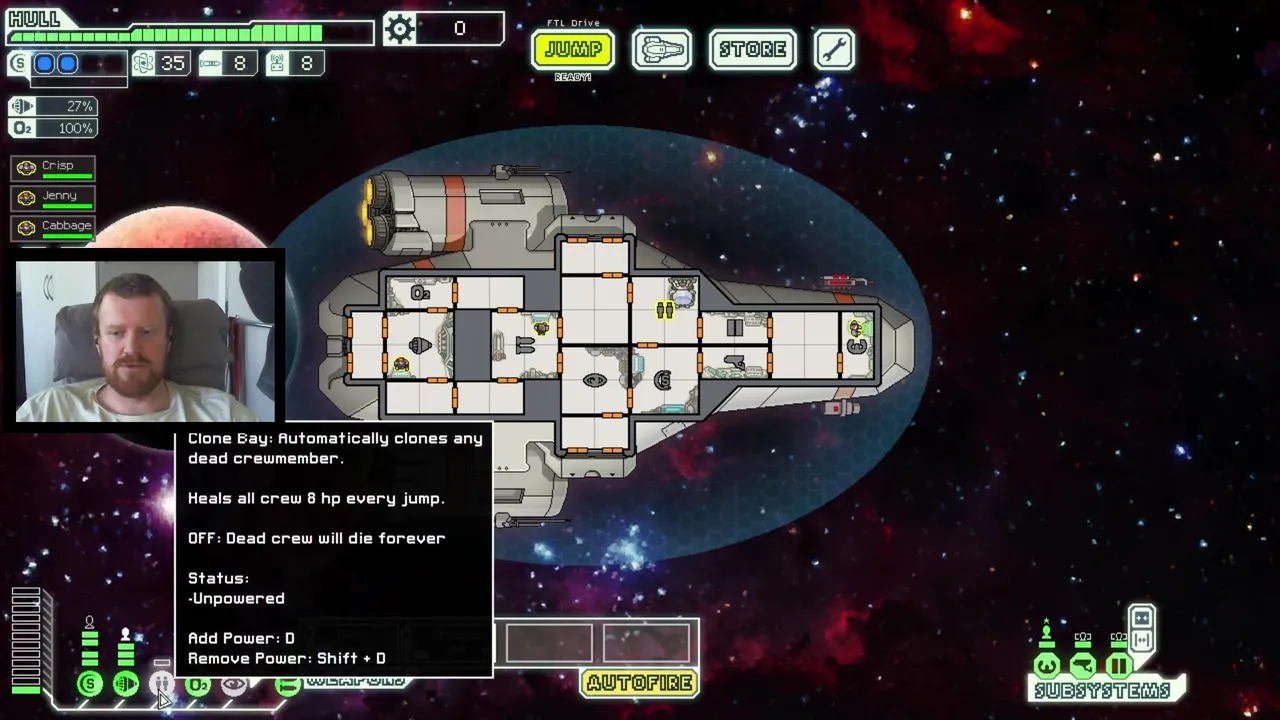Open all doors with the outward-arrows button
This screenshot has width=1280, height=720.
tap(1142, 640)
